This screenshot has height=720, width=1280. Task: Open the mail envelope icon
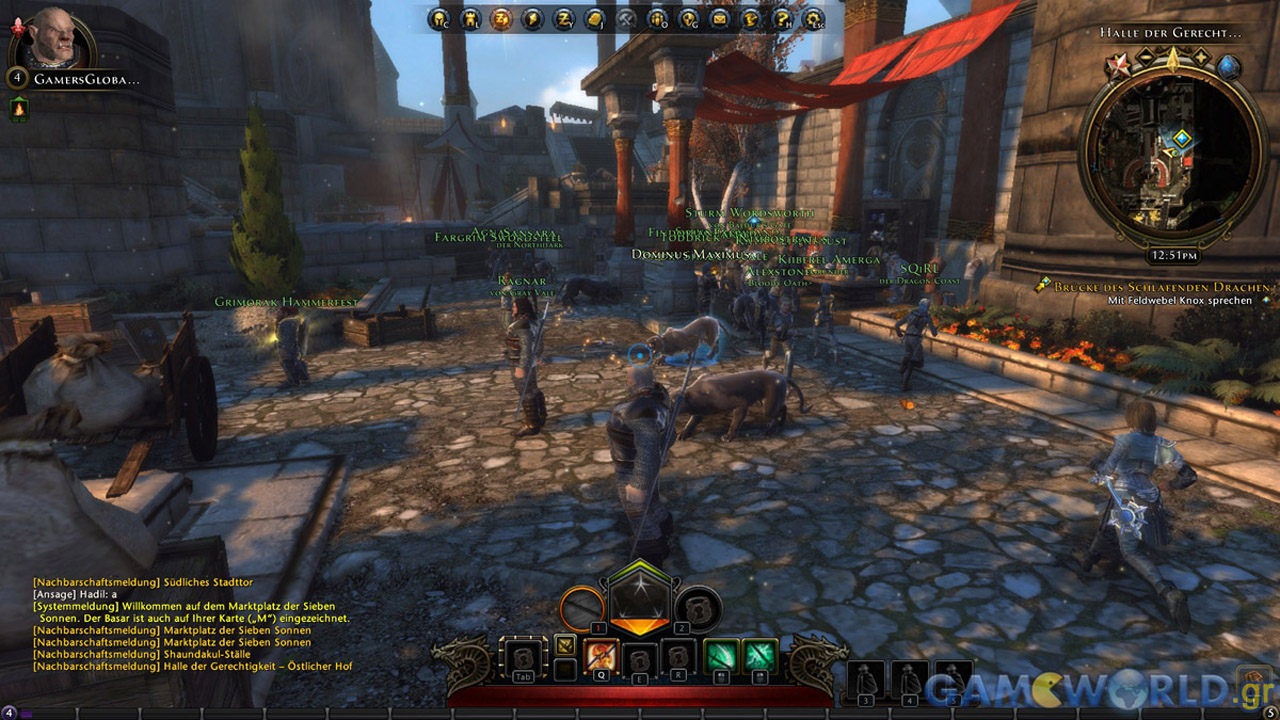click(720, 18)
